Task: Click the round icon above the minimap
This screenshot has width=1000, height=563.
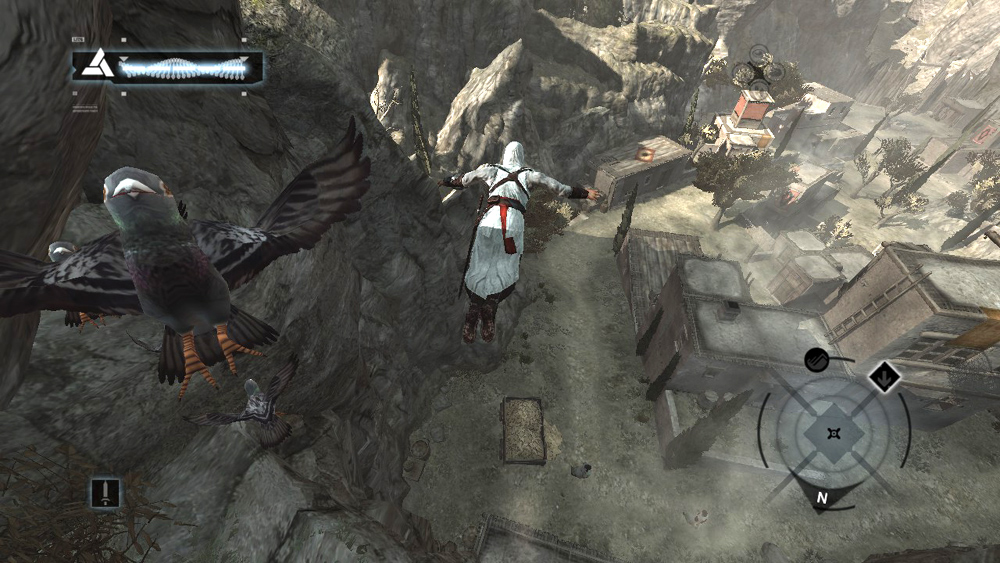Action: tap(818, 360)
